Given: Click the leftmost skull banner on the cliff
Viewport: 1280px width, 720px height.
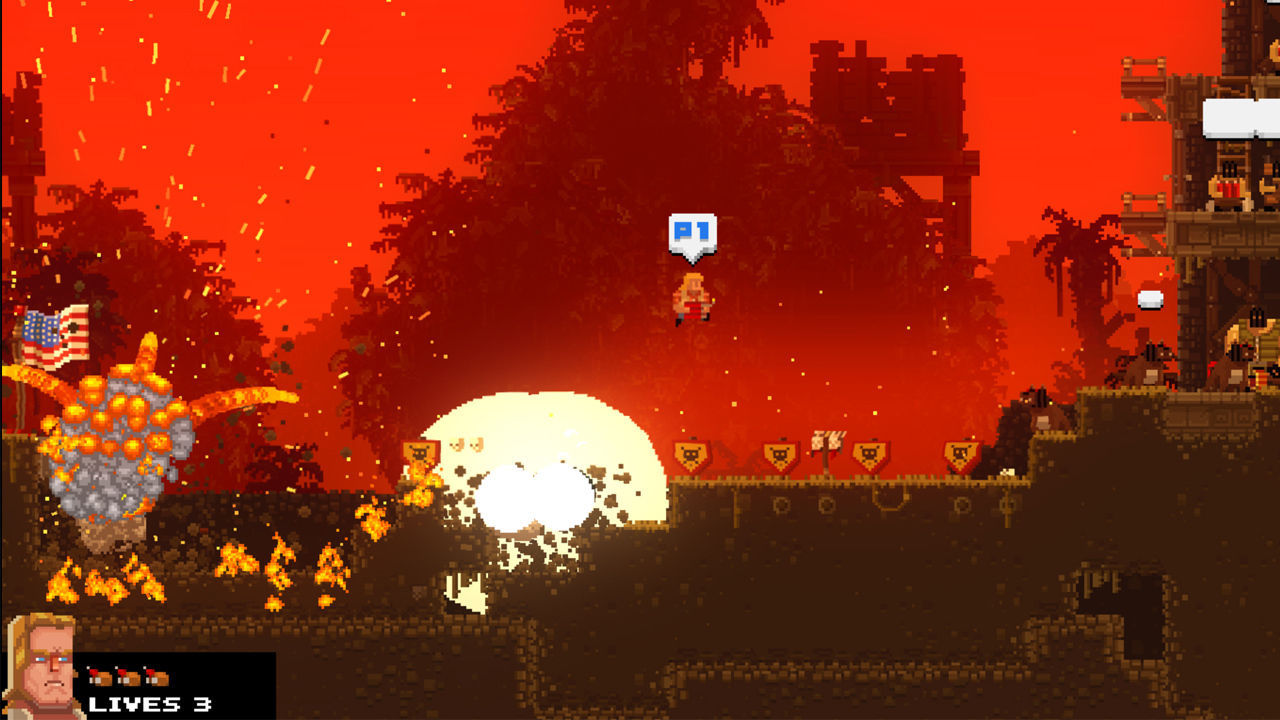Looking at the screenshot, I should click(689, 452).
